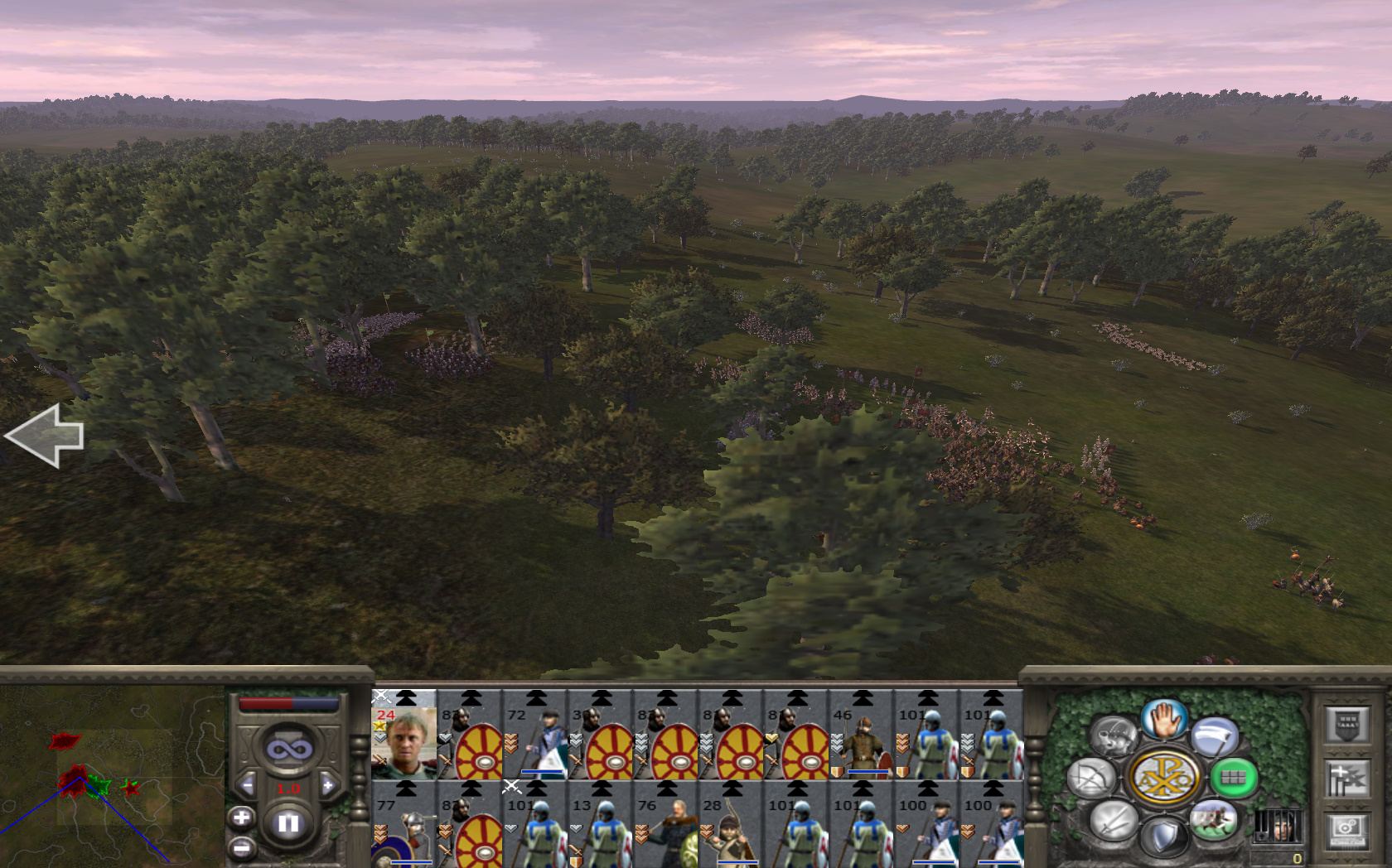This screenshot has height=868, width=1392.
Task: Click the green group formation button
Action: [x=1233, y=778]
